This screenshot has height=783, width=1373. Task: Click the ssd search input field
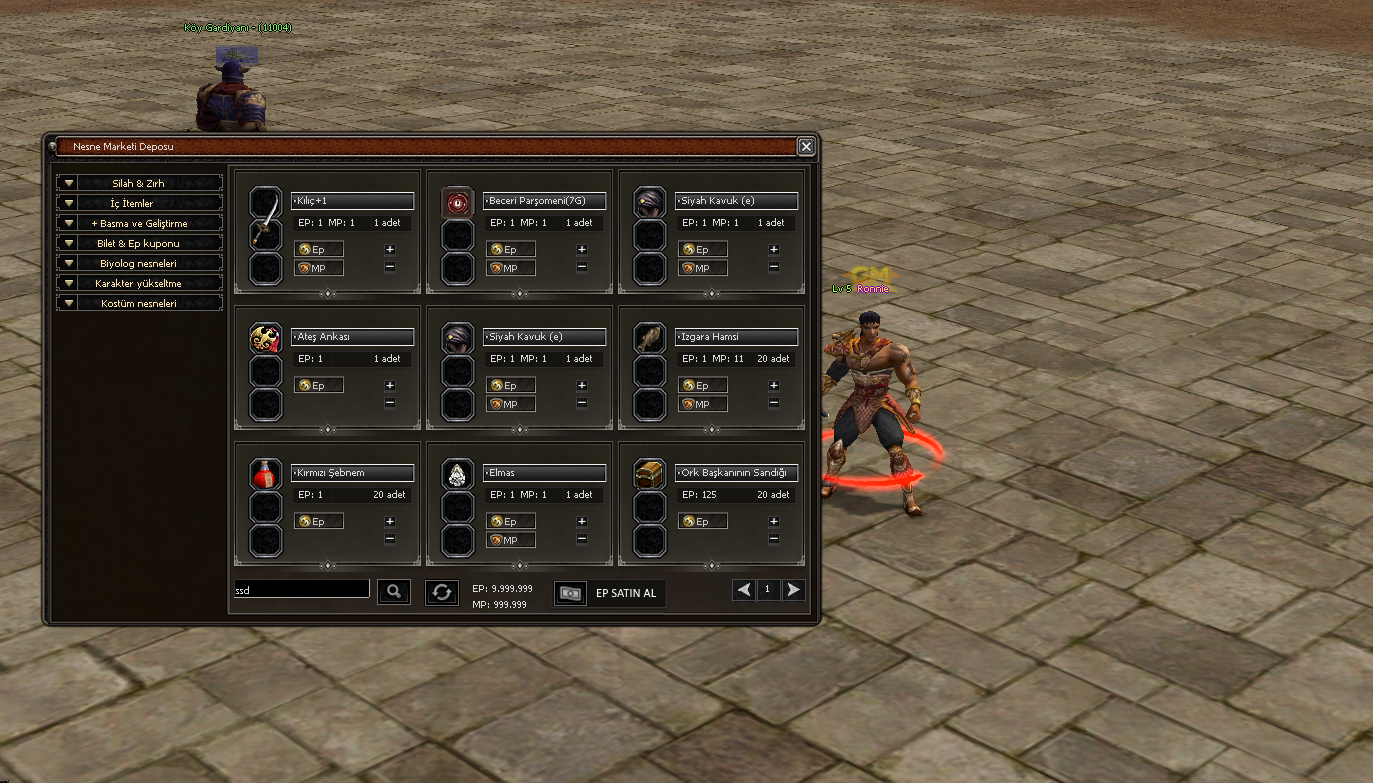(x=300, y=590)
